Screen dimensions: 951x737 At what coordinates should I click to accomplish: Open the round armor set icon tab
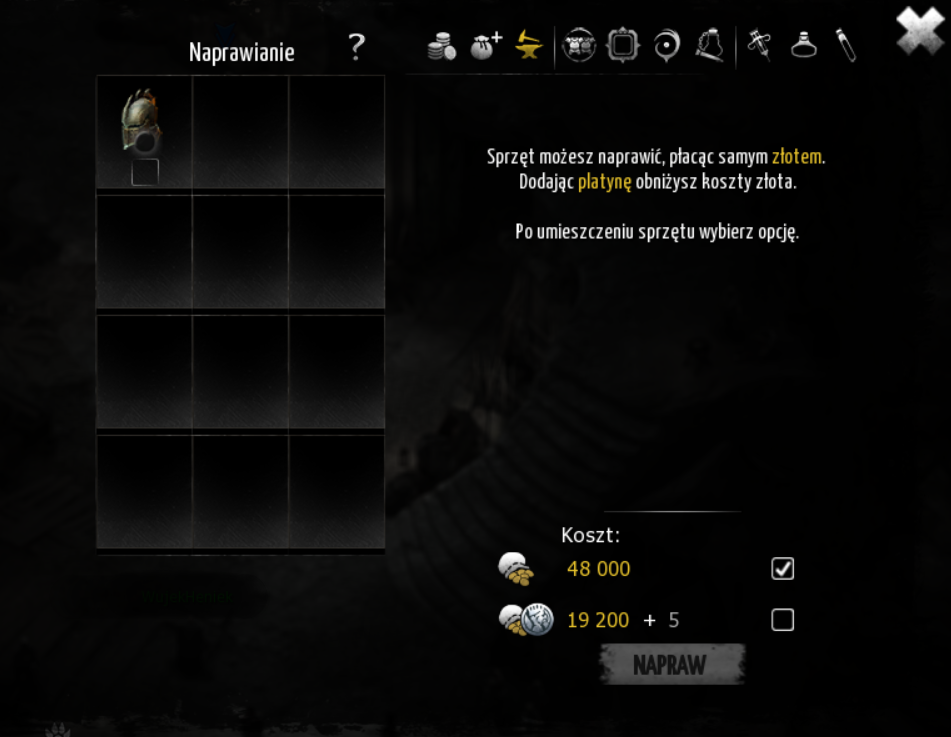[579, 46]
